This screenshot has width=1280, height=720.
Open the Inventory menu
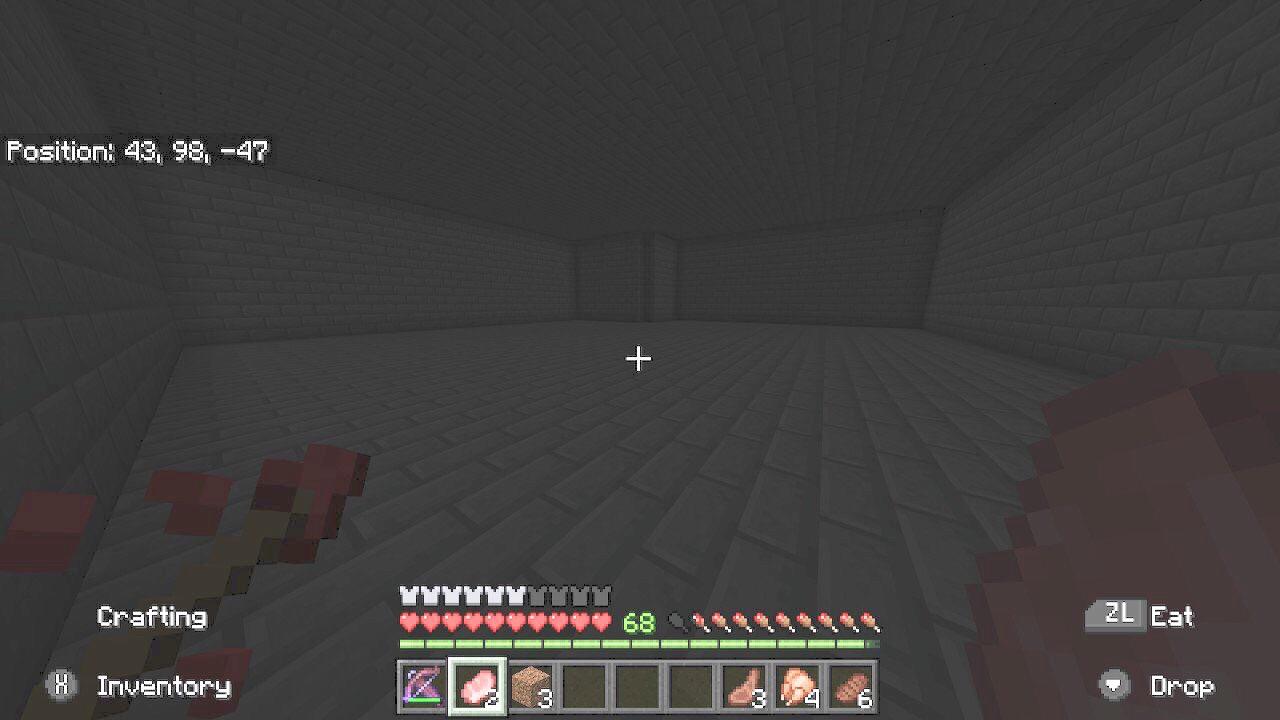162,687
